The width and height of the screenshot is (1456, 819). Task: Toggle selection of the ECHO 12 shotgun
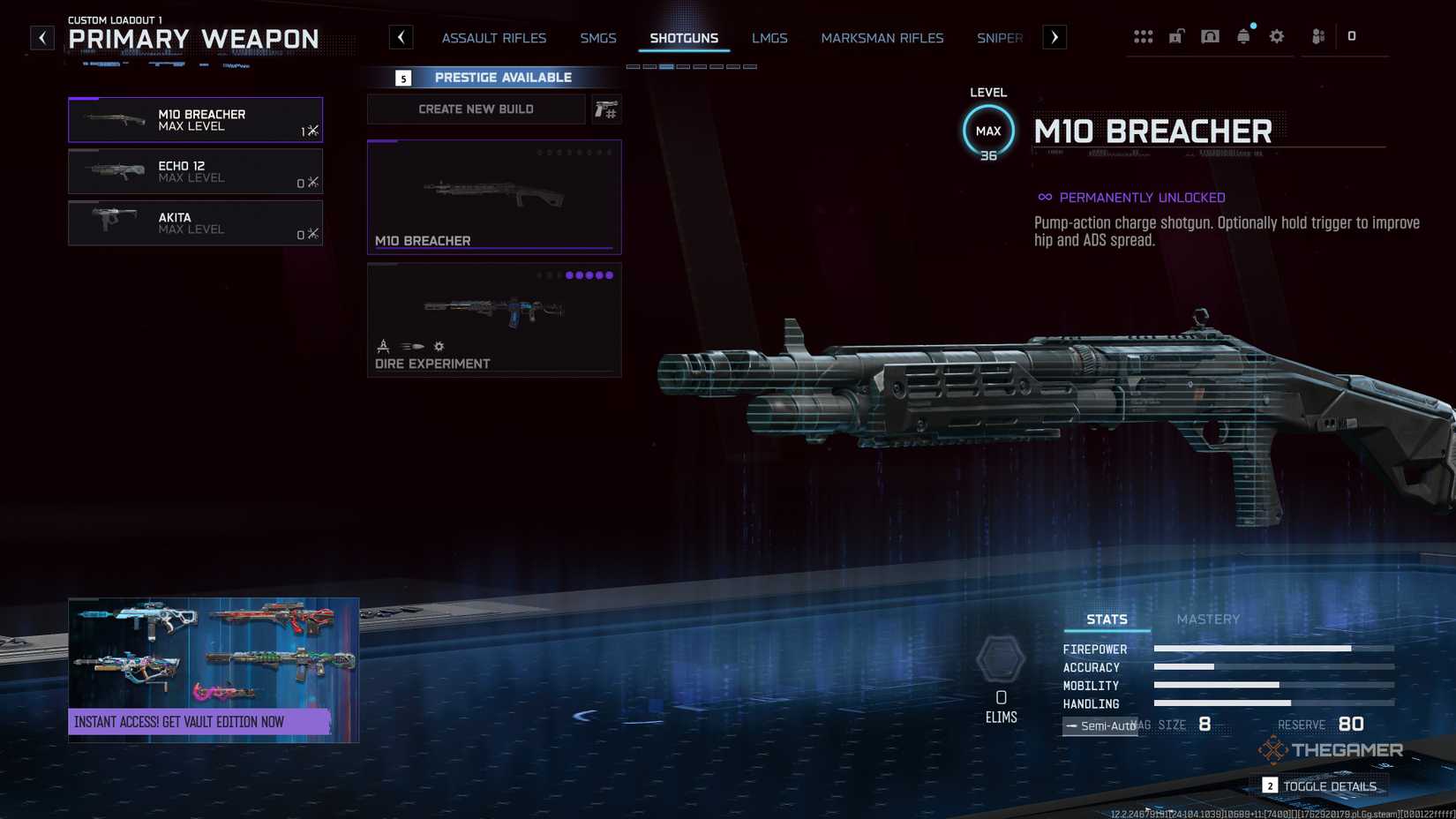(x=195, y=171)
